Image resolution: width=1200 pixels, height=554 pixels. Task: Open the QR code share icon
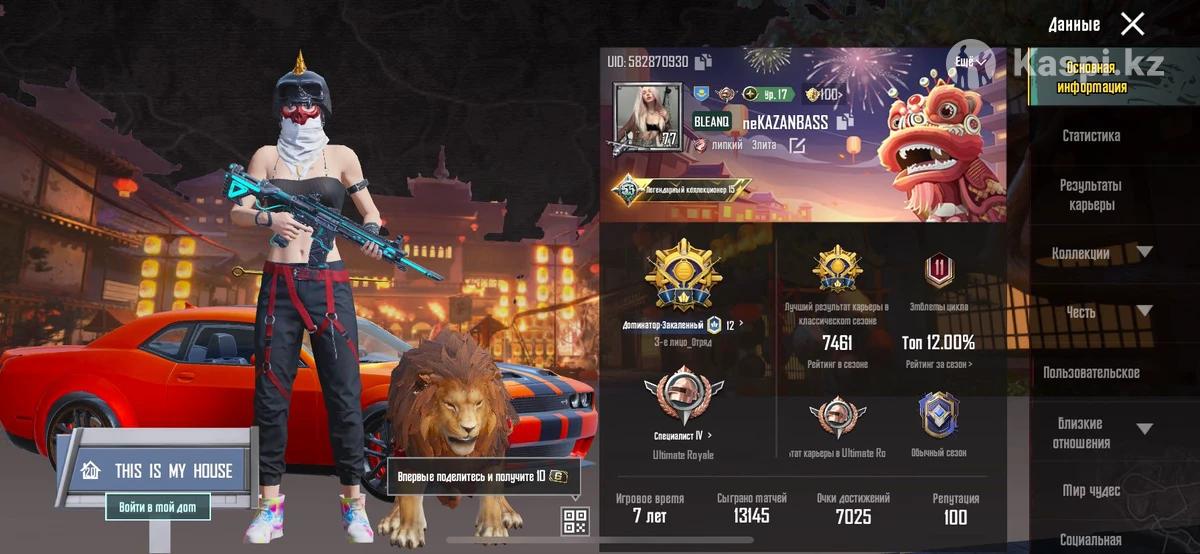pyautogui.click(x=575, y=520)
